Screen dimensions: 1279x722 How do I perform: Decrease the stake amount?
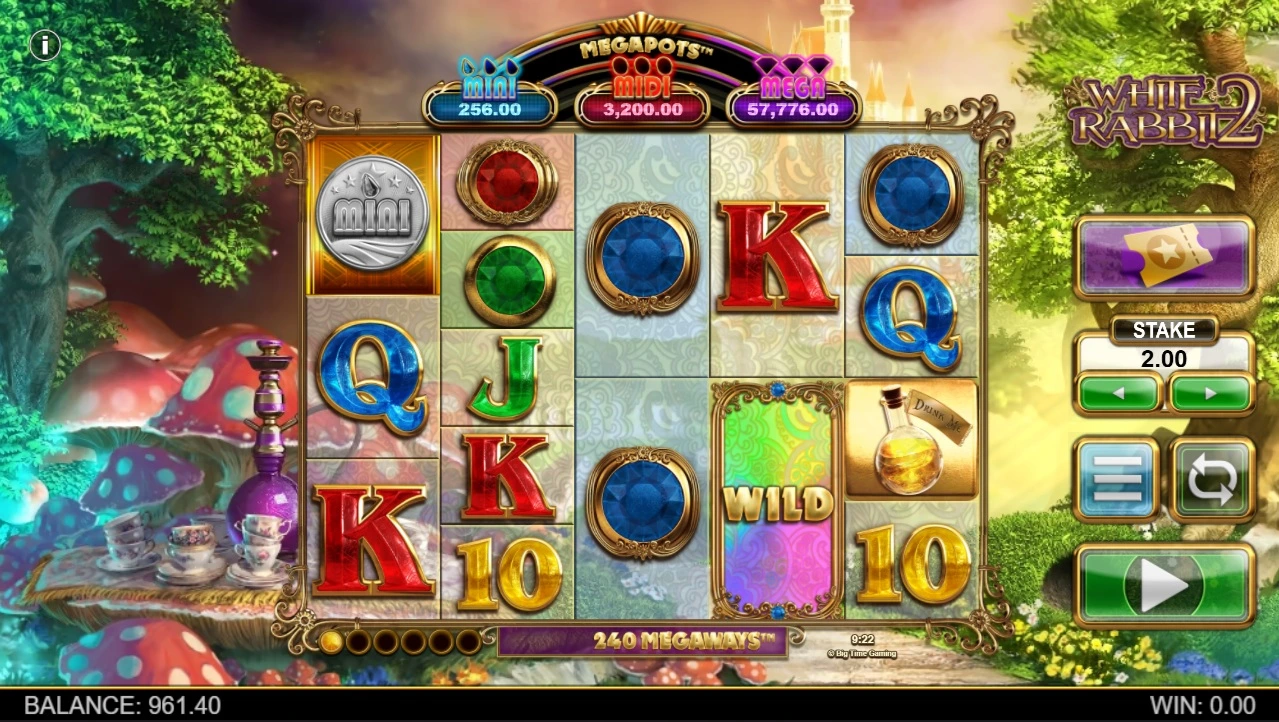1118,393
